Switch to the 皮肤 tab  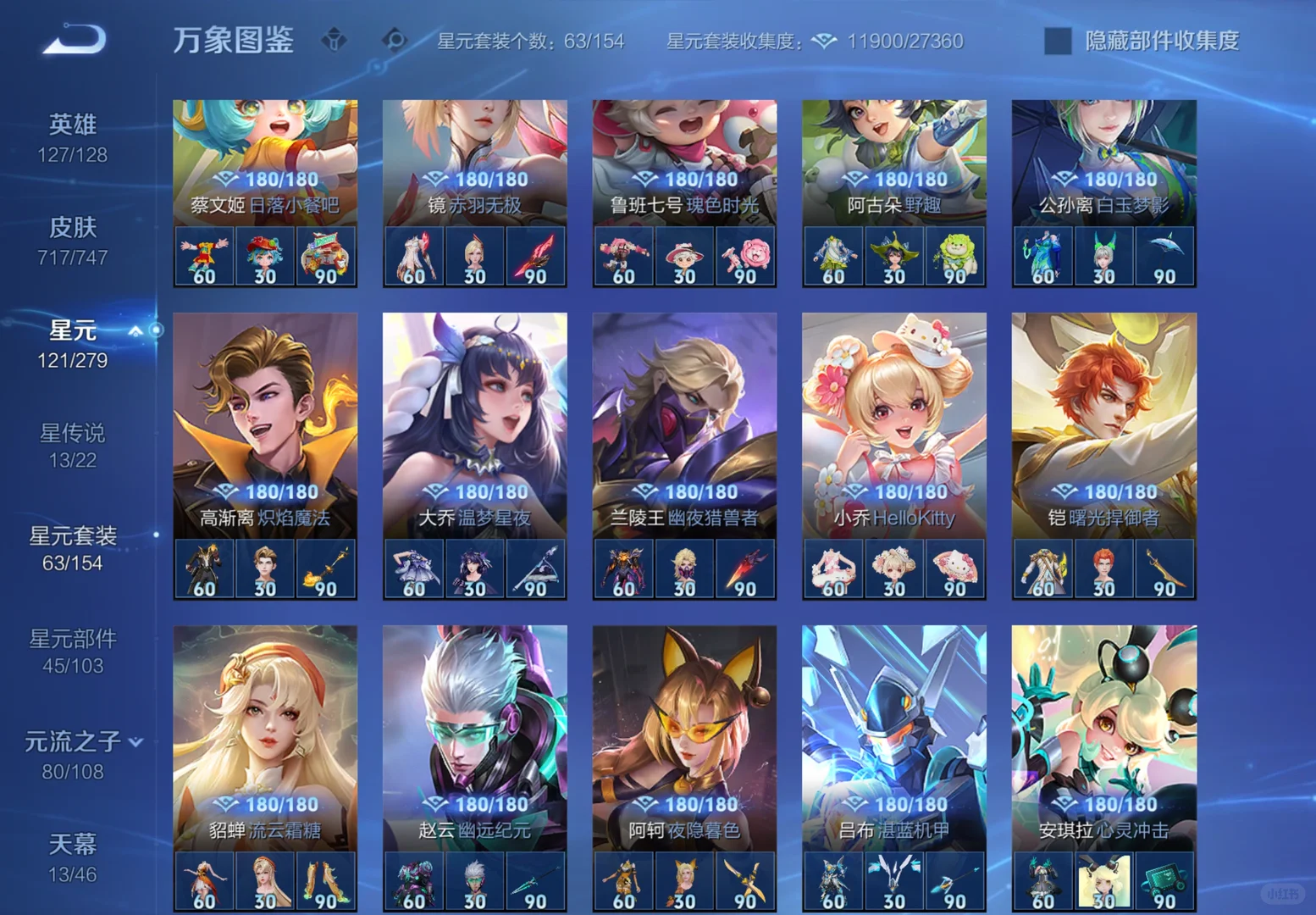pyautogui.click(x=75, y=227)
